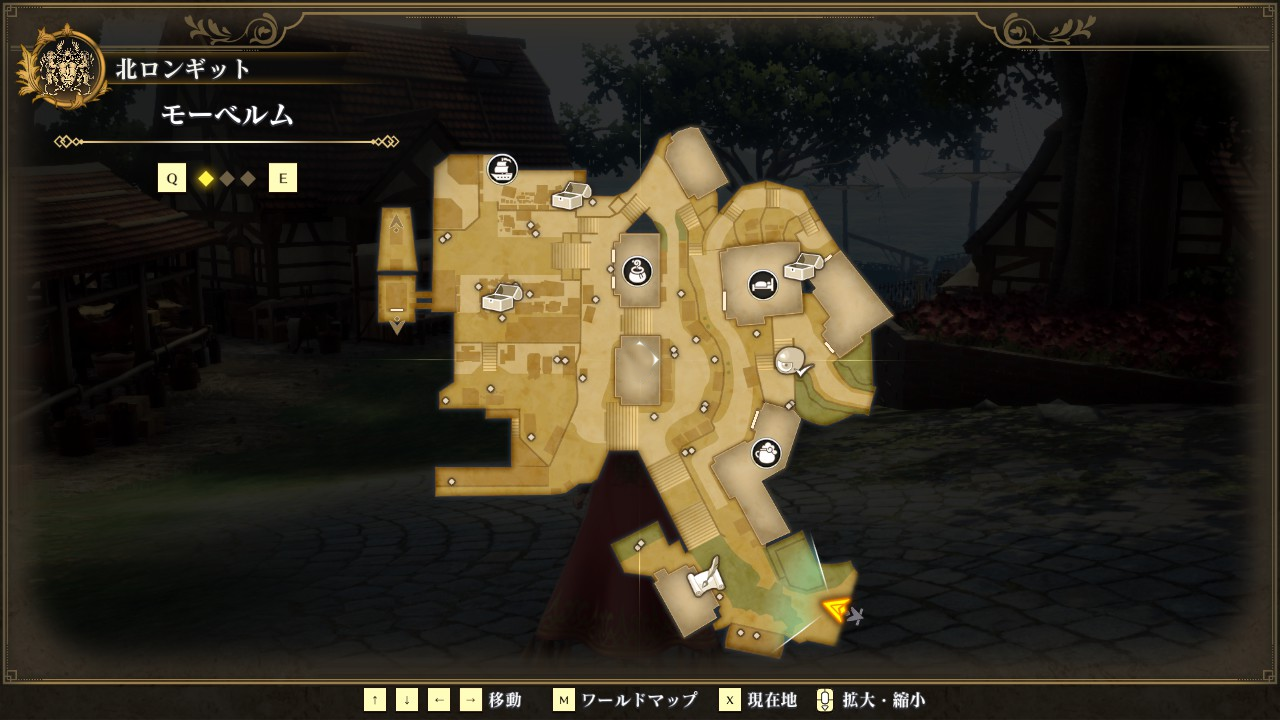Select the ship port marker on the map
1280x720 pixels.
click(502, 169)
